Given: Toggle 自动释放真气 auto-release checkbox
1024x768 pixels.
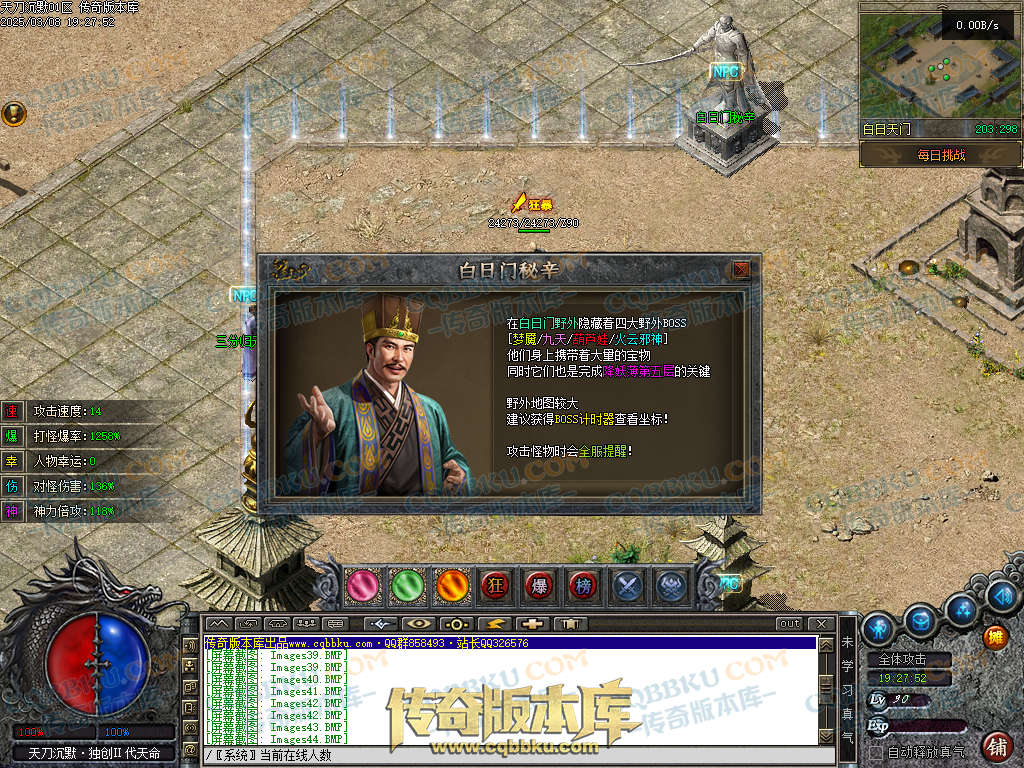Looking at the screenshot, I should click(877, 752).
